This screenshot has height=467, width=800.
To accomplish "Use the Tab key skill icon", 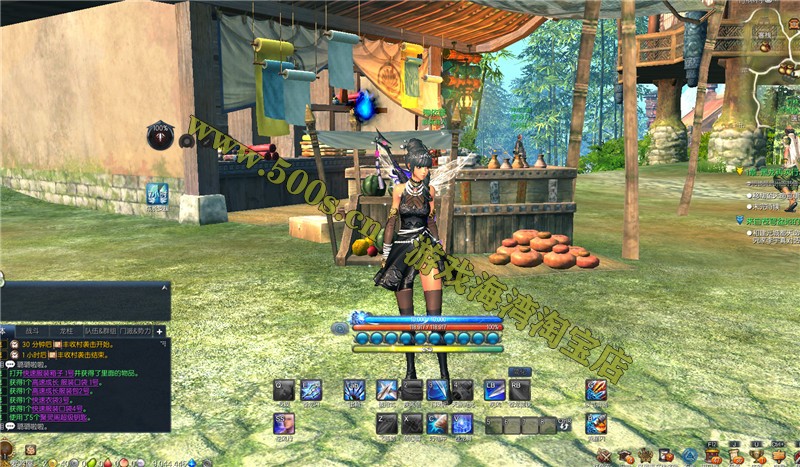I will click(x=310, y=390).
